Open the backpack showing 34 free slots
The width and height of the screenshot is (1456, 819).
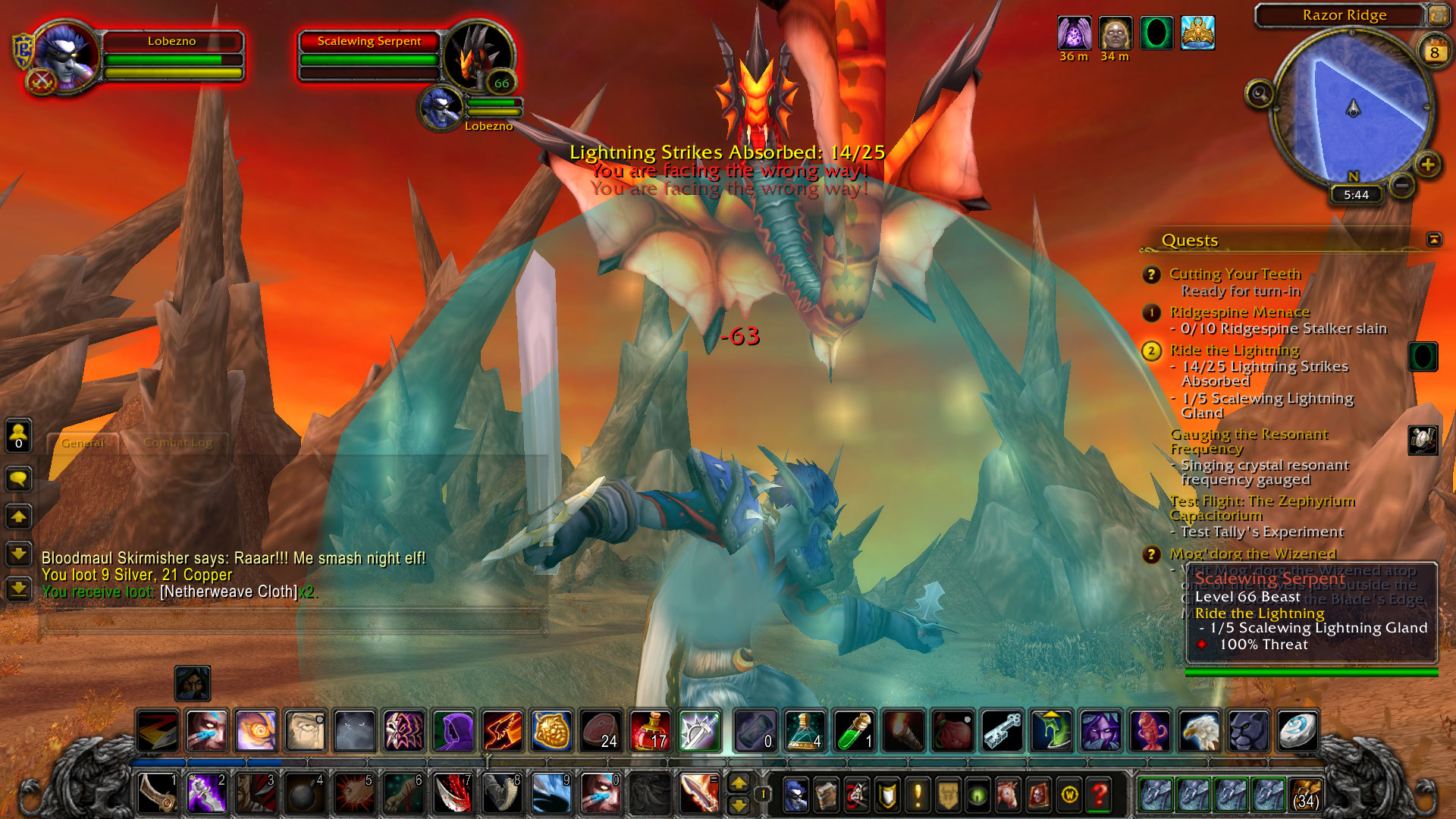[1305, 794]
